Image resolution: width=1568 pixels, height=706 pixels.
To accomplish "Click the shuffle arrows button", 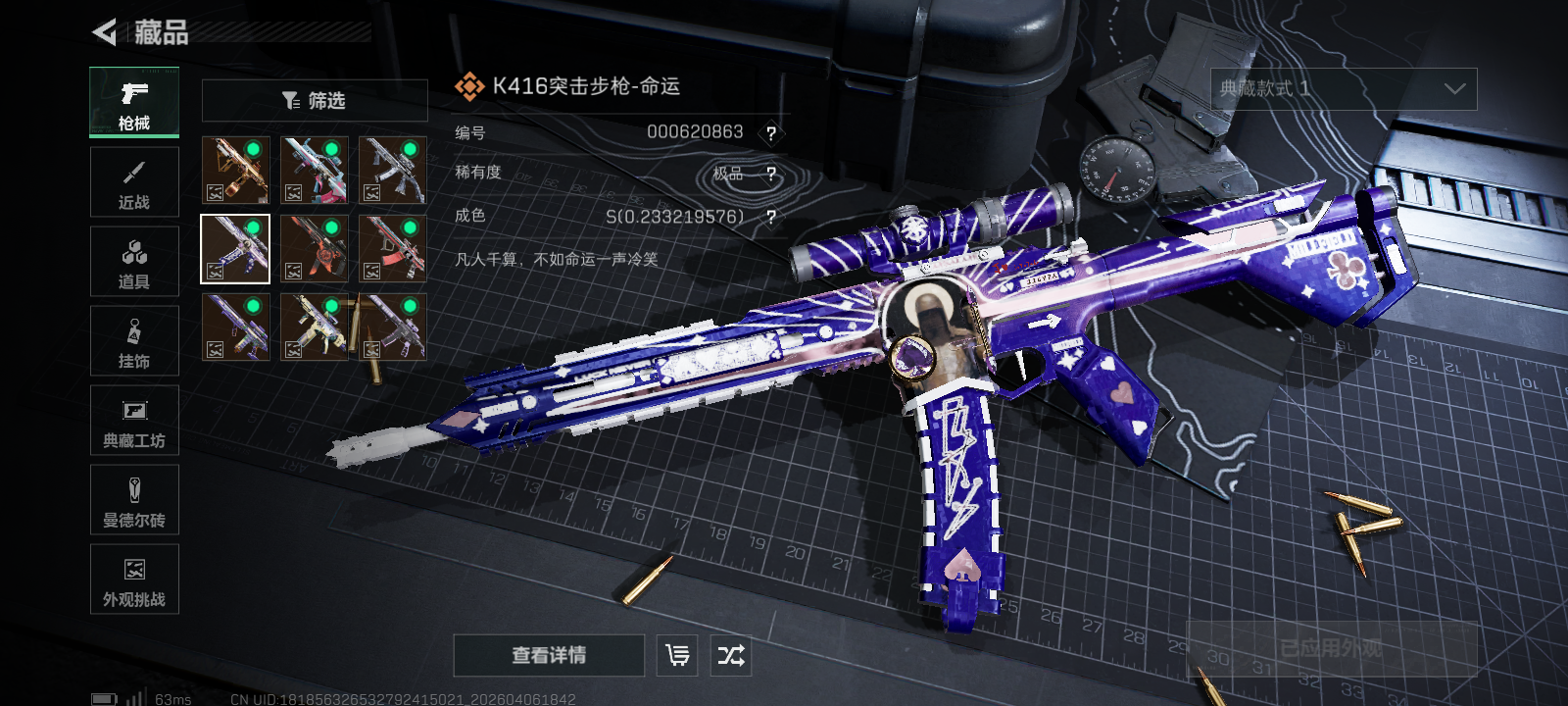I will click(x=731, y=655).
